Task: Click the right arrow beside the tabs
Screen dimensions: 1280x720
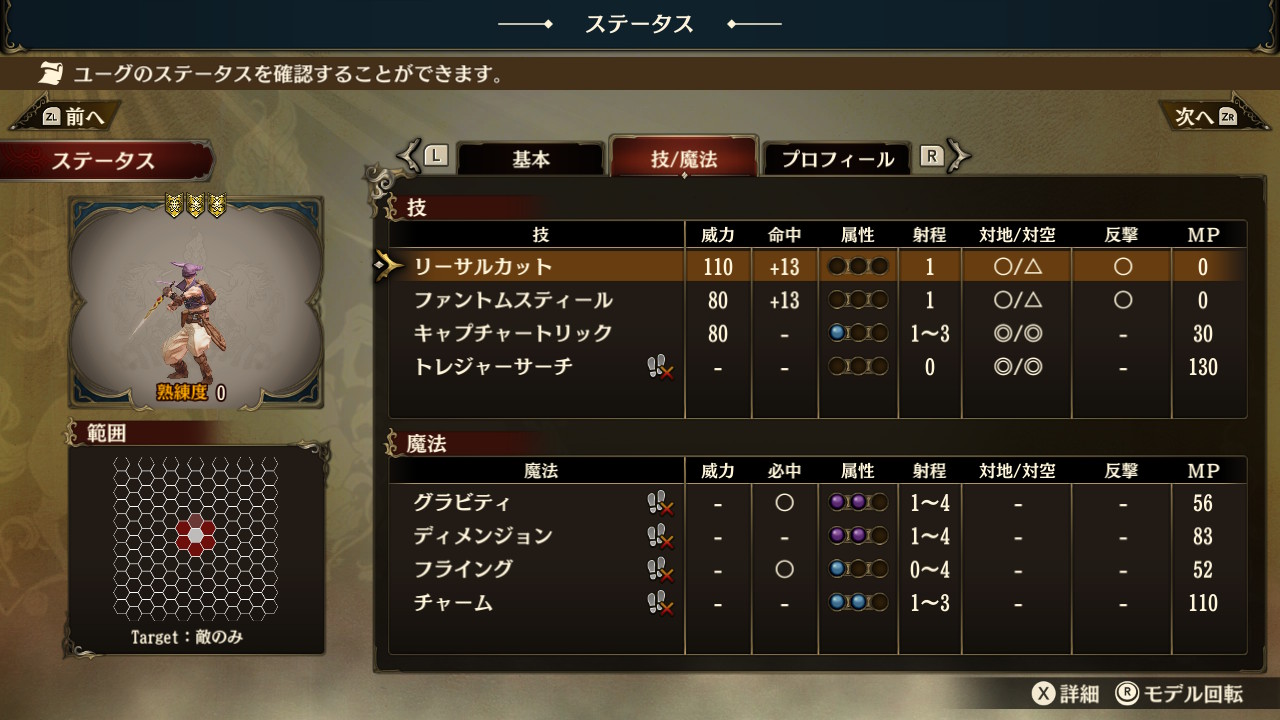Action: pos(958,156)
